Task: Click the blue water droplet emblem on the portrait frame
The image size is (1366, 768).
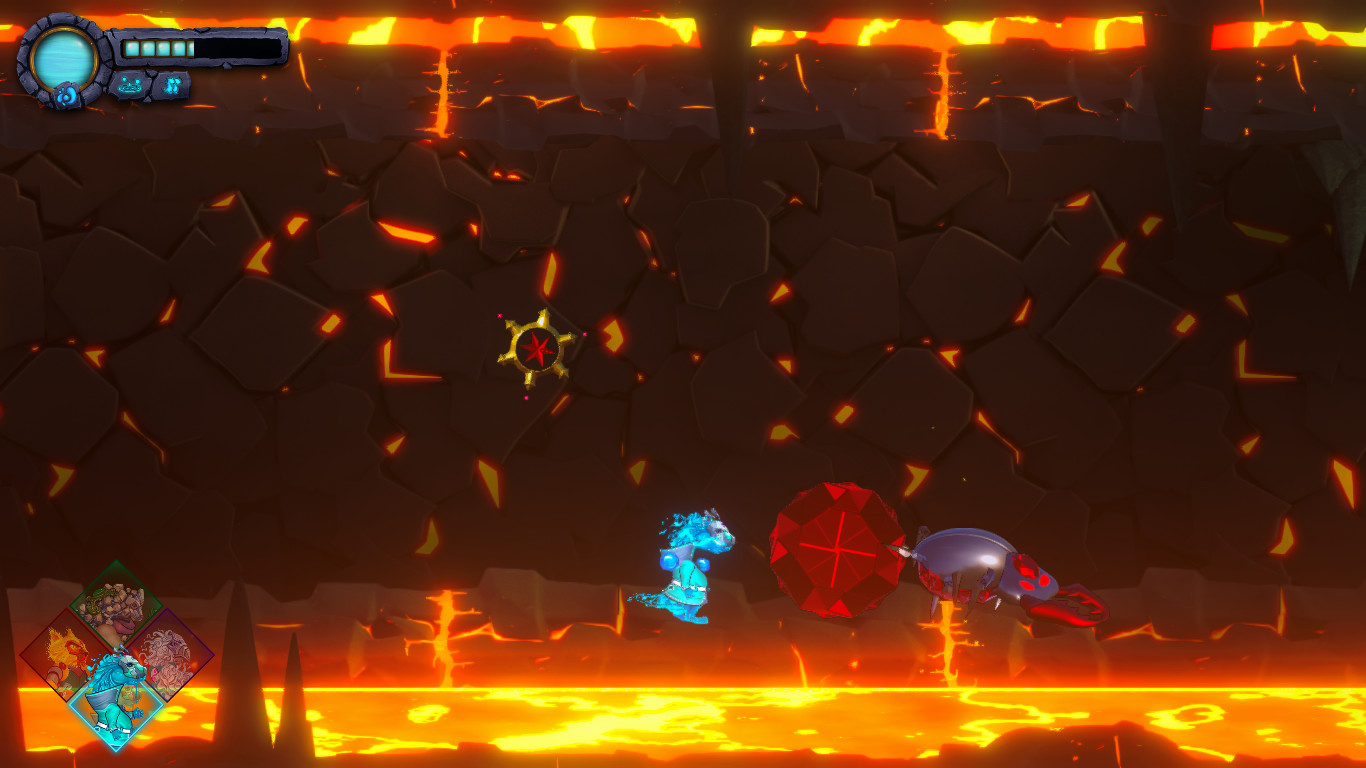Action: [68, 92]
